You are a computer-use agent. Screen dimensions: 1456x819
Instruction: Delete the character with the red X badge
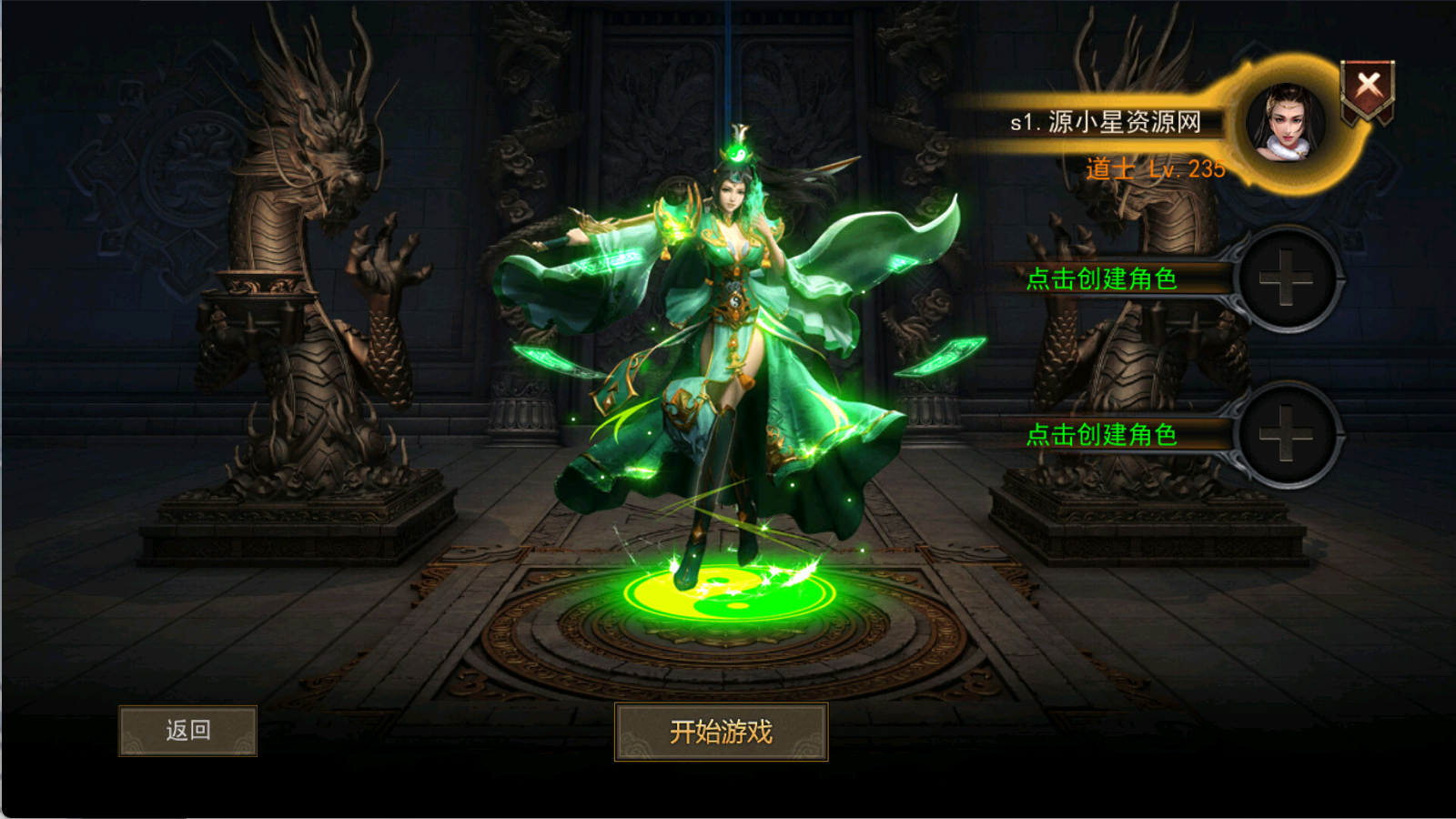click(1368, 88)
